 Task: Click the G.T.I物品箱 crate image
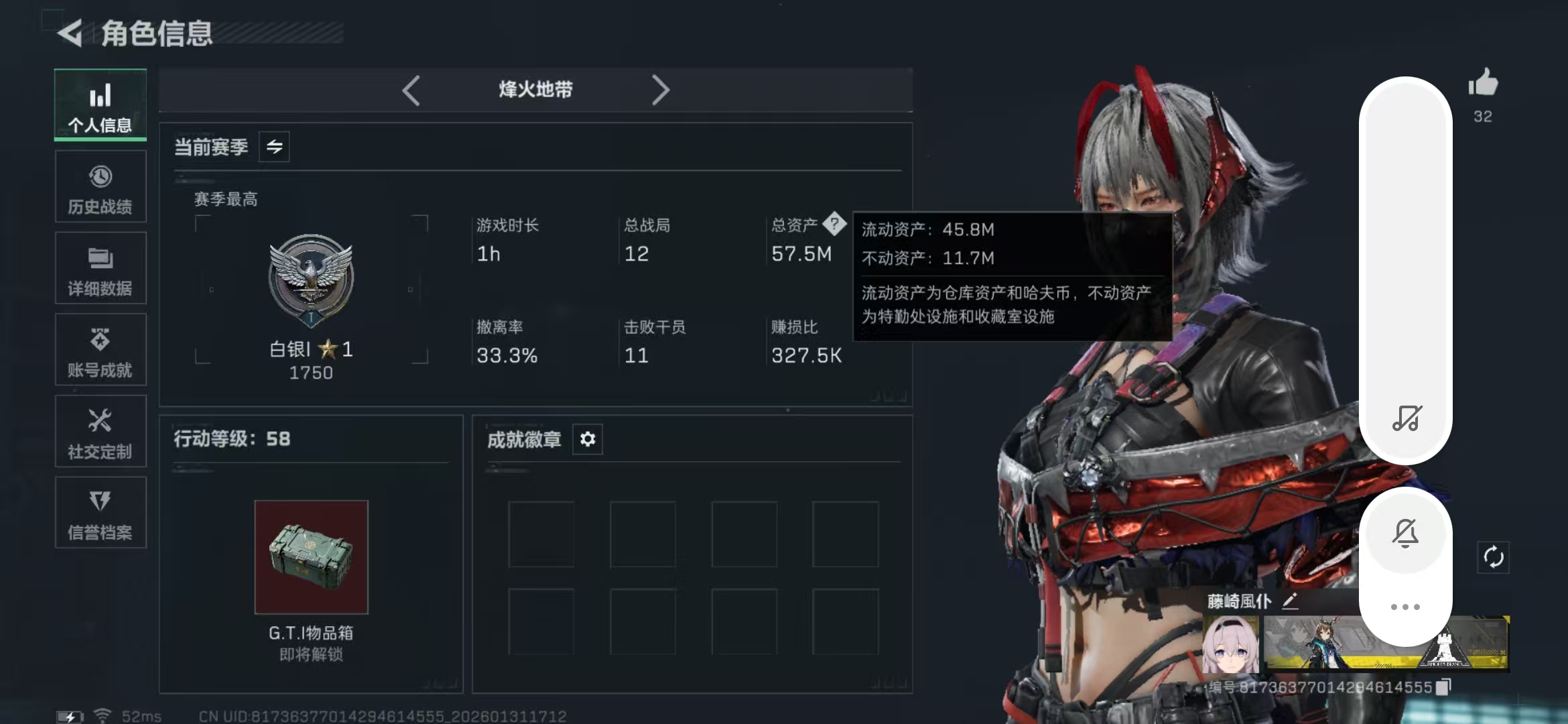pyautogui.click(x=311, y=555)
